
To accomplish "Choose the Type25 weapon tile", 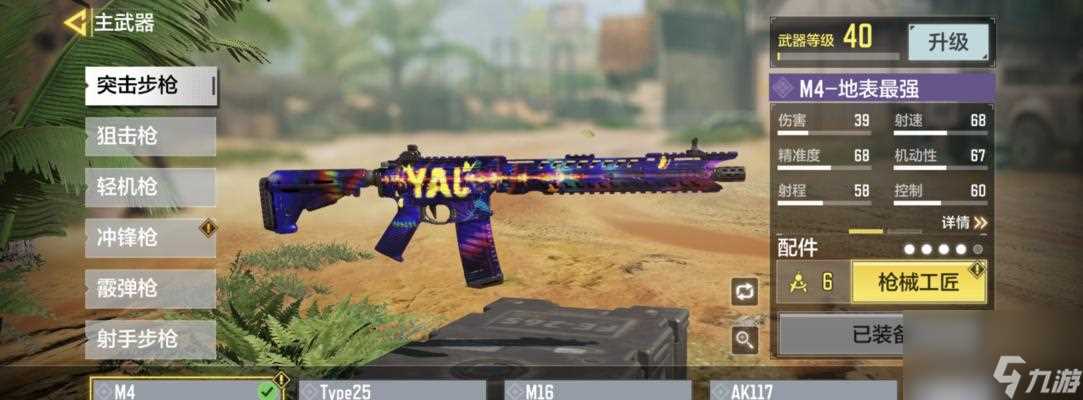I will click(390, 390).
